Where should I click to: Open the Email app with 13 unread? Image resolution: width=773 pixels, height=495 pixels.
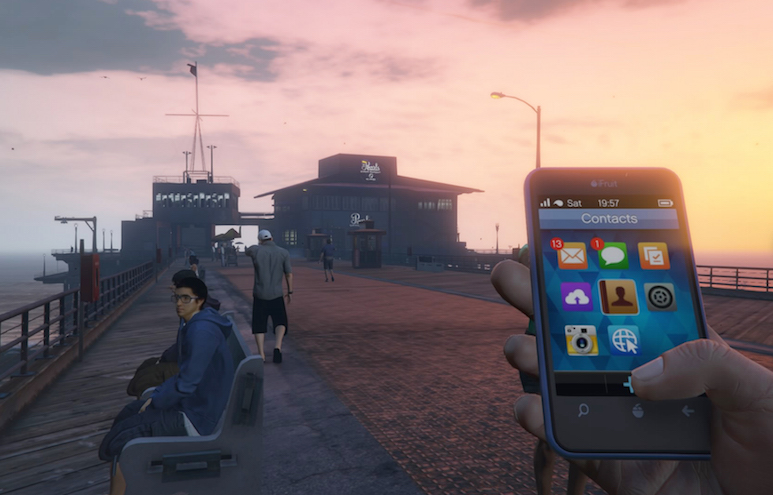pos(571,255)
